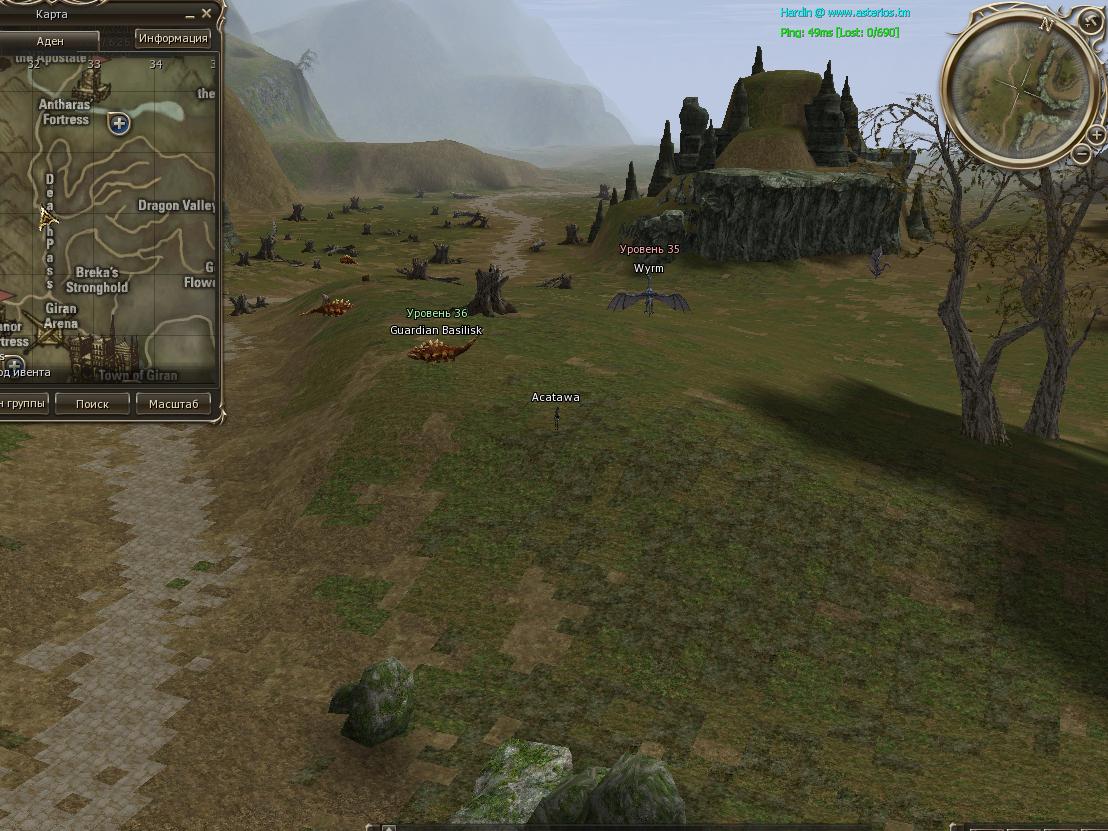Select the blue plus marker near Antharas' Fortress
The image size is (1108, 831).
[x=119, y=124]
